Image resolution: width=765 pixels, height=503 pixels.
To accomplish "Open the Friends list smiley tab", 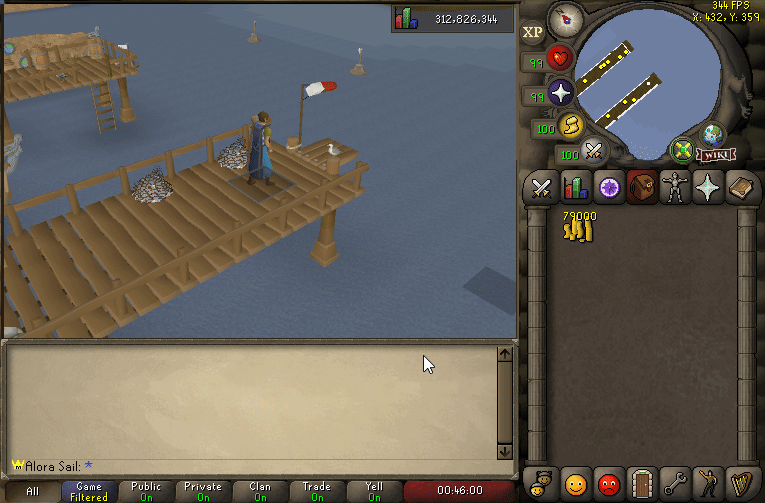I will [x=575, y=485].
